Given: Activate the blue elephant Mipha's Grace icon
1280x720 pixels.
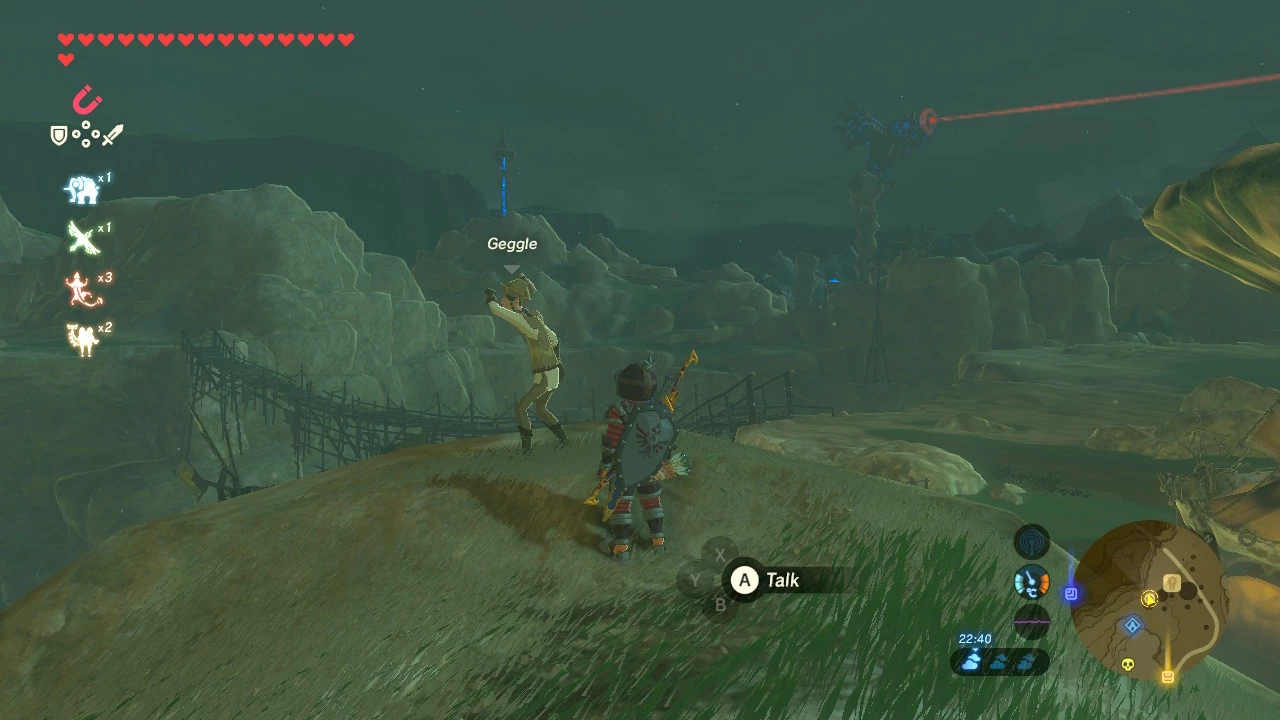Looking at the screenshot, I should (x=82, y=189).
